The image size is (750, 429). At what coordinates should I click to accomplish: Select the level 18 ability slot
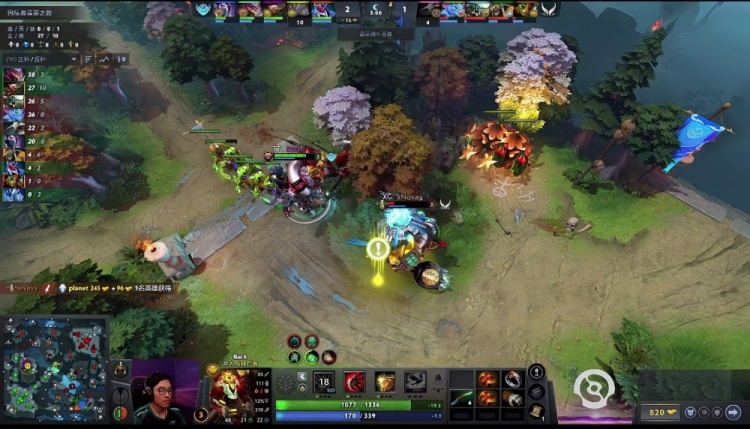[324, 381]
